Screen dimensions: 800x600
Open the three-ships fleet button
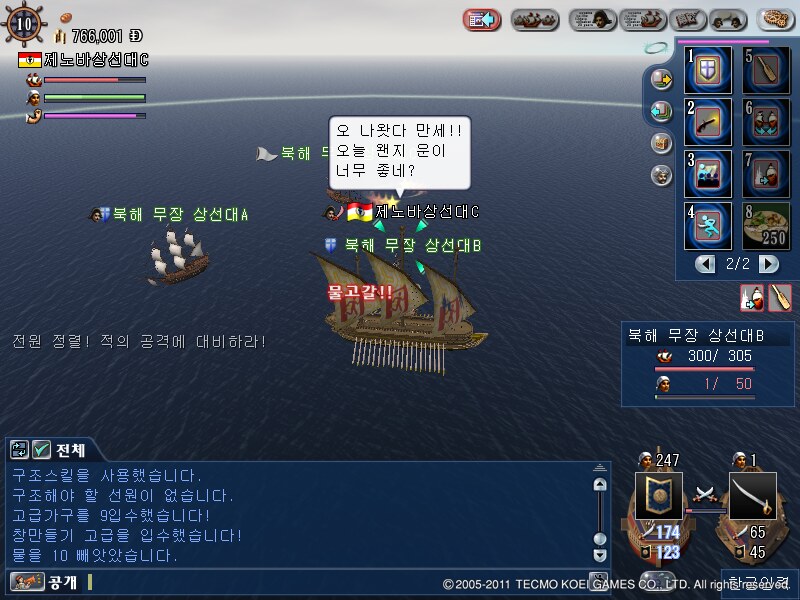click(x=535, y=19)
